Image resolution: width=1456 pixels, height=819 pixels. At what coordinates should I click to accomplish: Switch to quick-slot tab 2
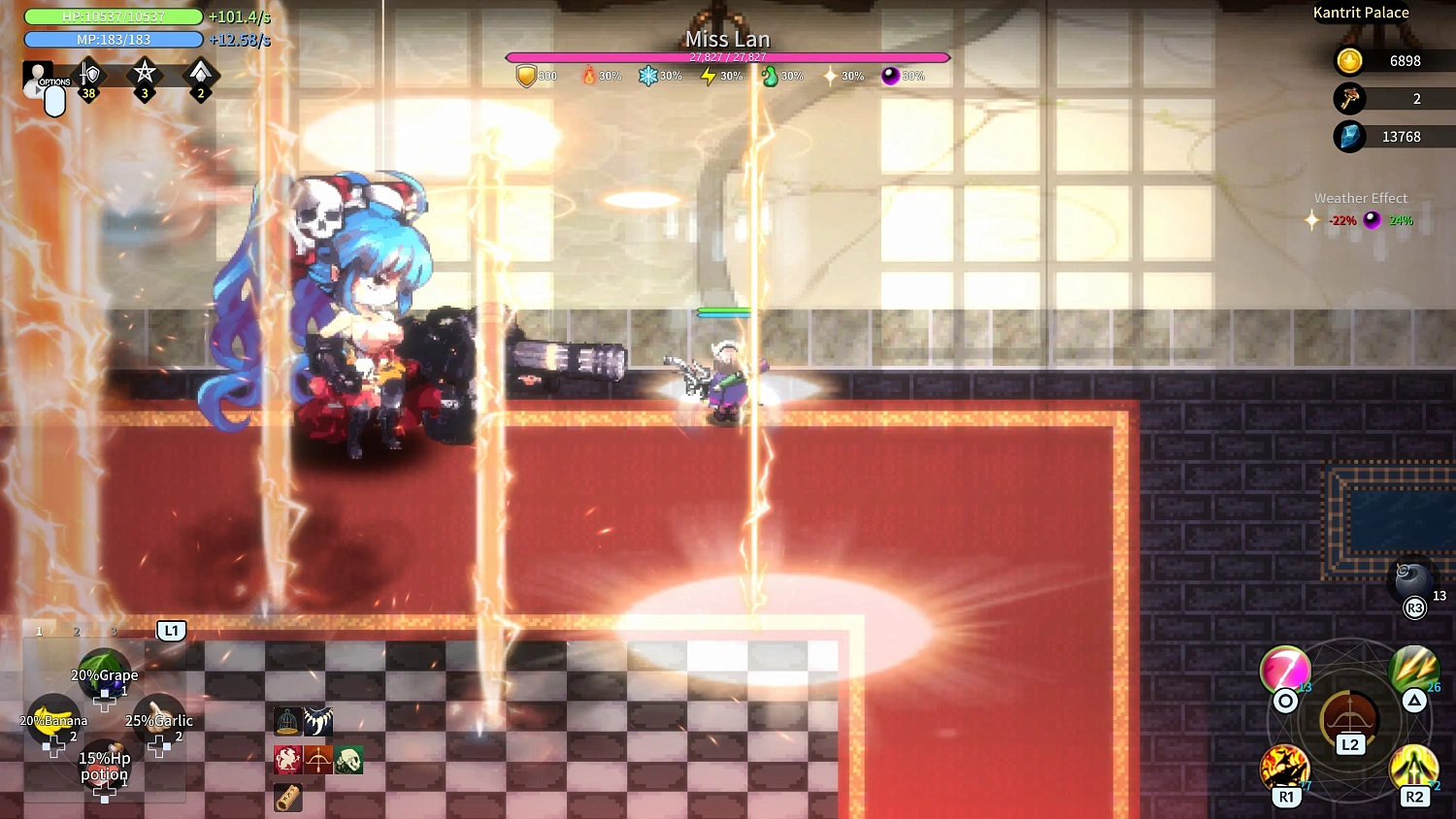(76, 631)
